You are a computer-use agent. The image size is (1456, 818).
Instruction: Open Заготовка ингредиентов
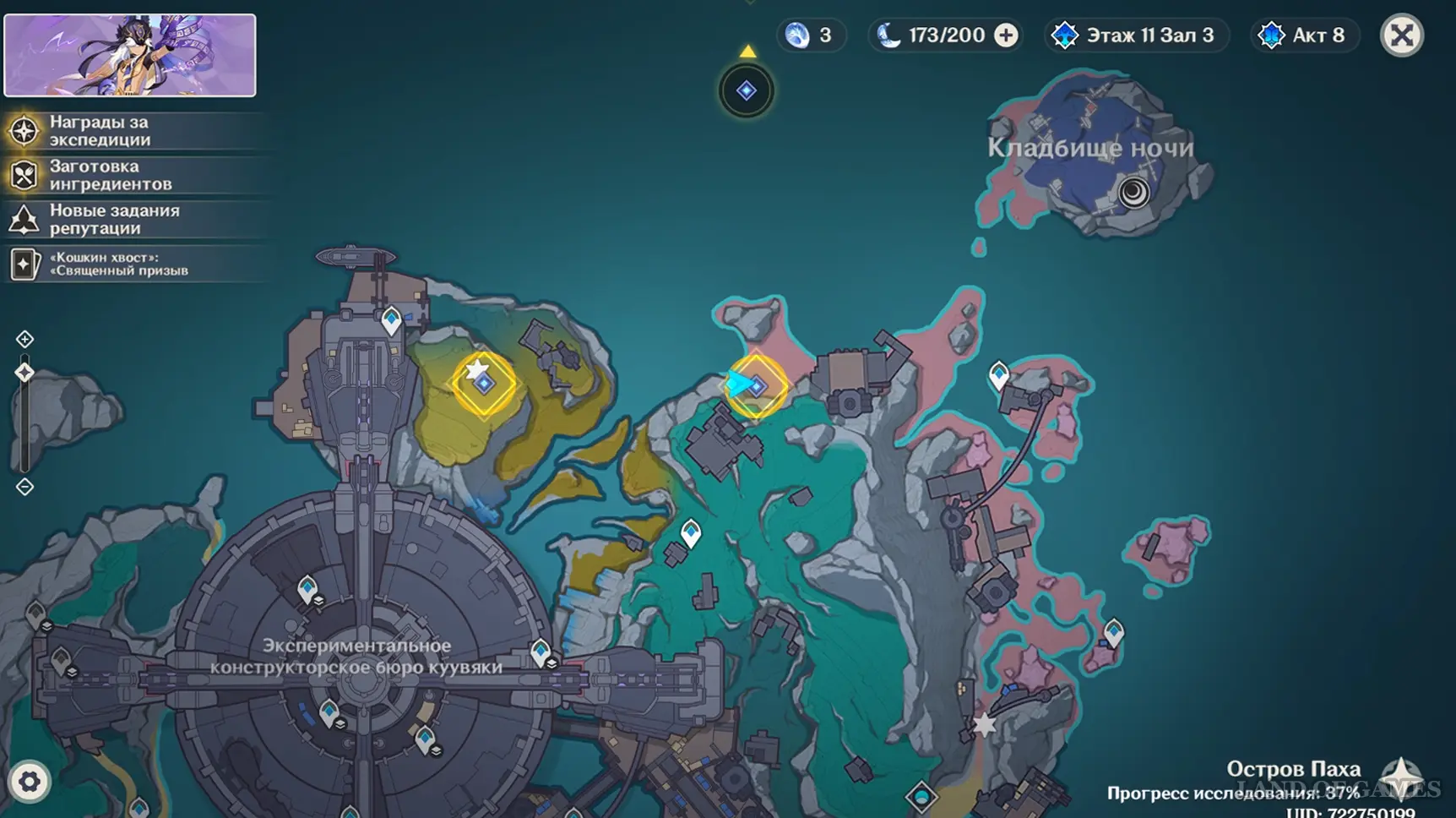[110, 175]
